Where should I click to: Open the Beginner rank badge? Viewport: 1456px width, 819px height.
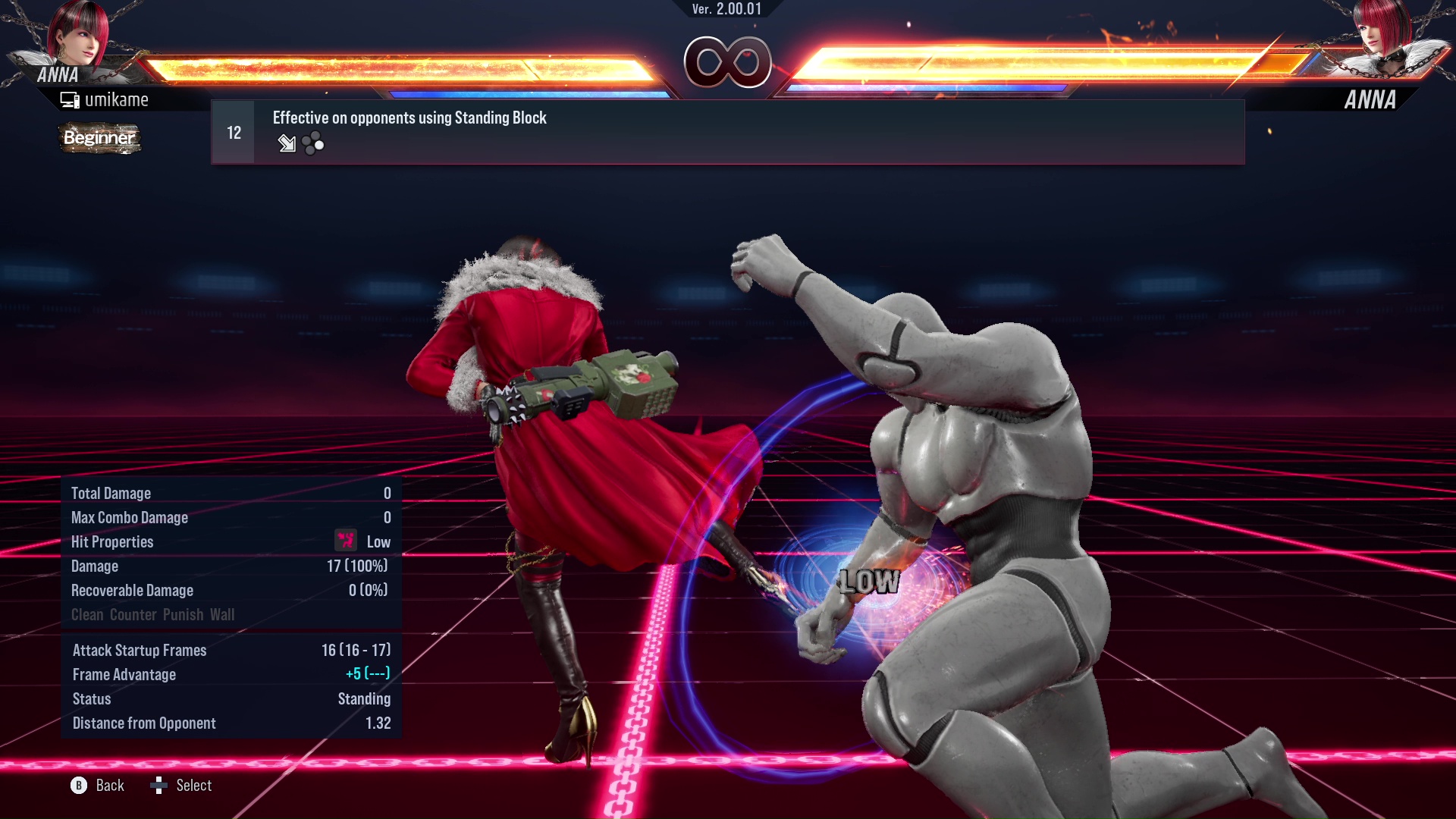point(99,139)
